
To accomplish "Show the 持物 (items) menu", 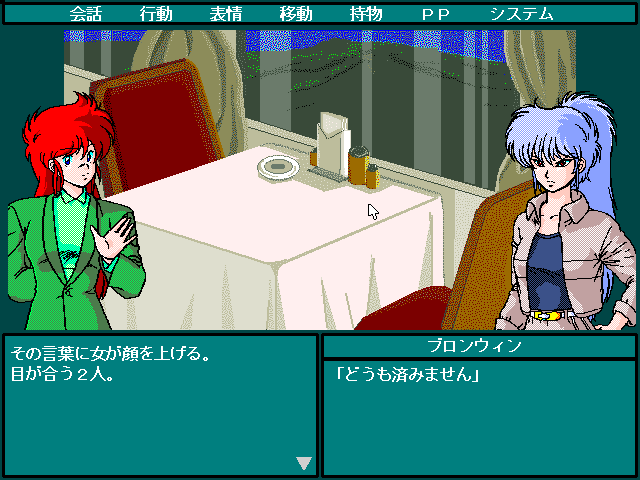I will (366, 14).
